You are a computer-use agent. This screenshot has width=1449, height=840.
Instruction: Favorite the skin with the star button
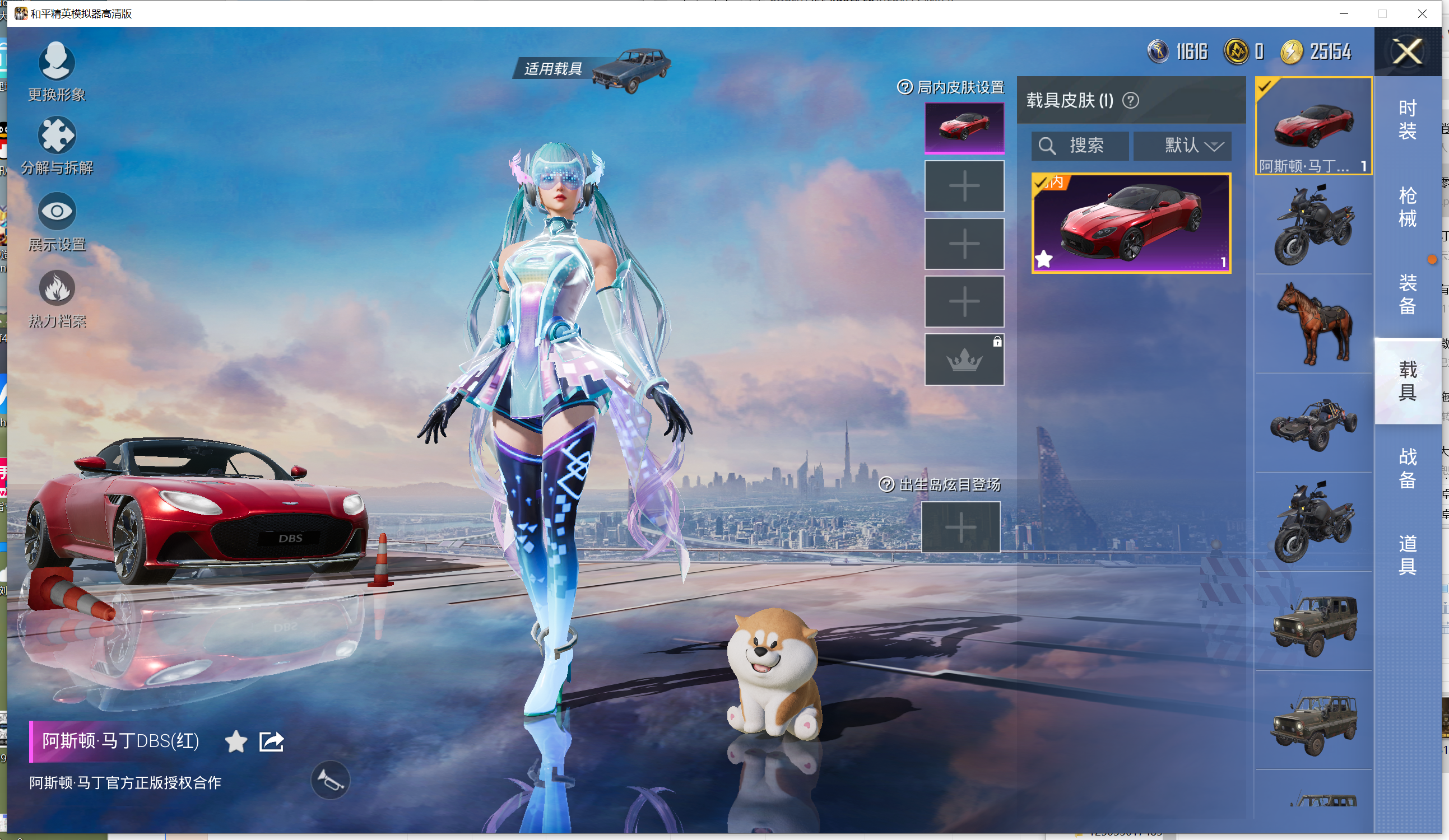click(236, 742)
